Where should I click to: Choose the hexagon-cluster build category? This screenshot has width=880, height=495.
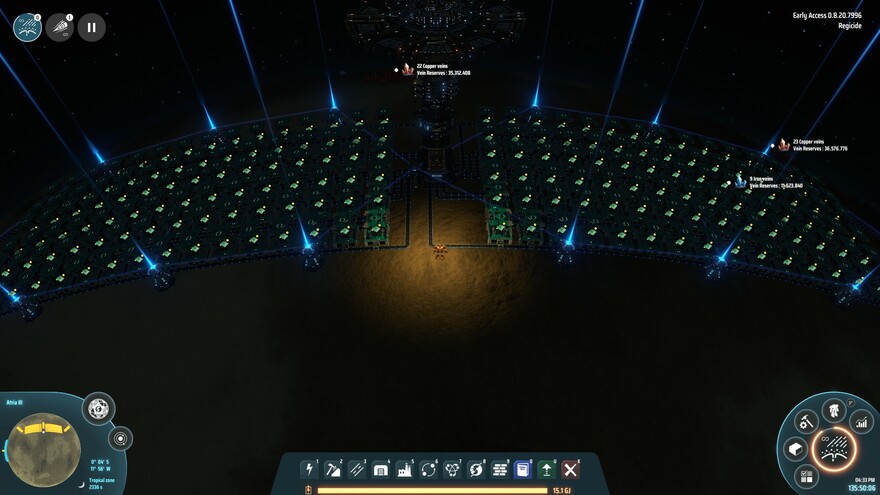[452, 469]
